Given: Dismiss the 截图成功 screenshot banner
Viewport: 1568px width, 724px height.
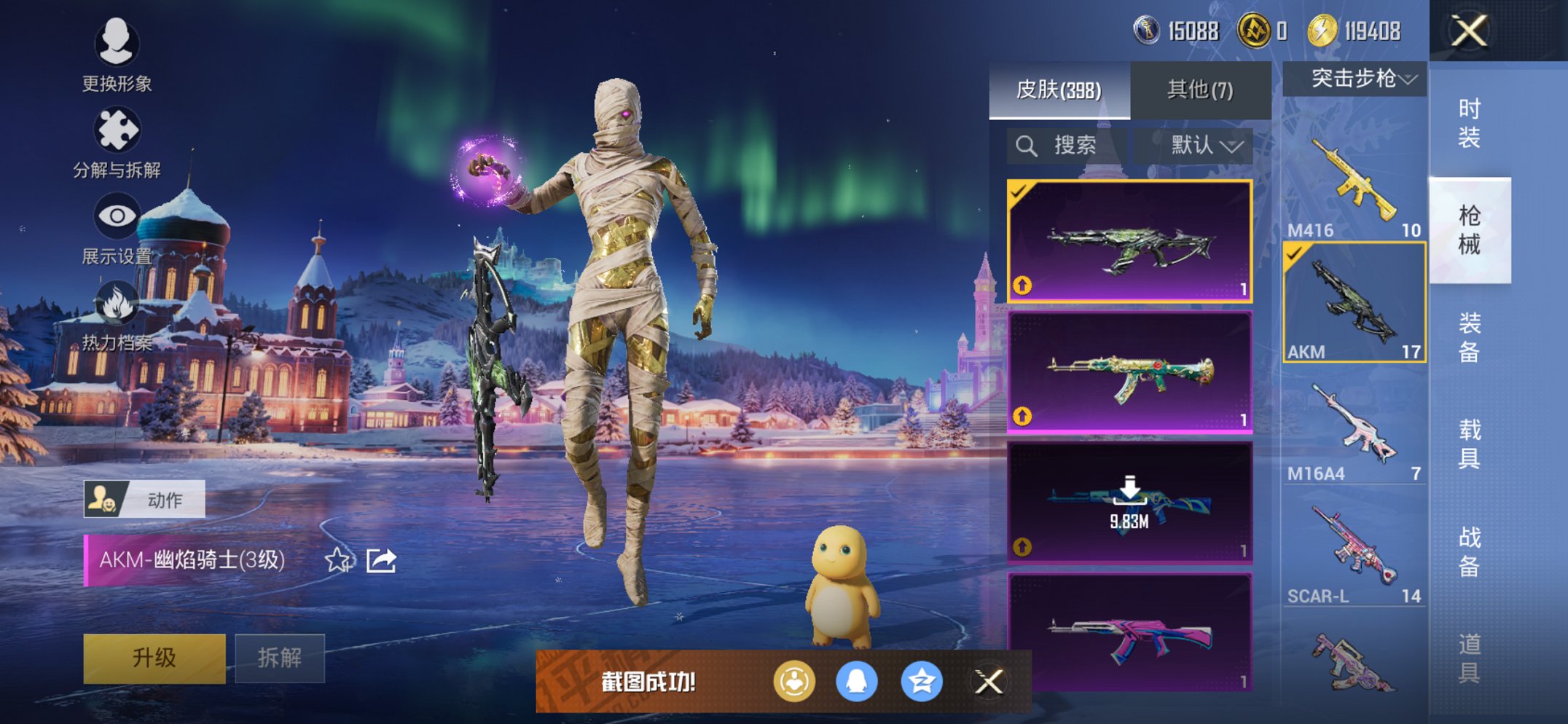Looking at the screenshot, I should [989, 682].
